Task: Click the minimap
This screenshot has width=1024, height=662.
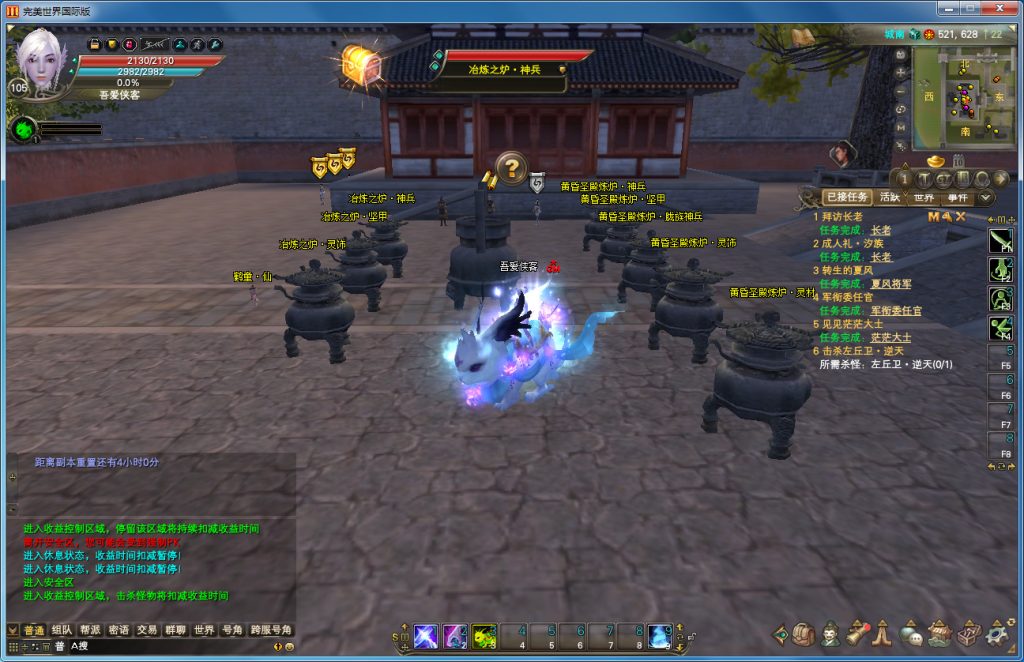Action: click(x=963, y=93)
